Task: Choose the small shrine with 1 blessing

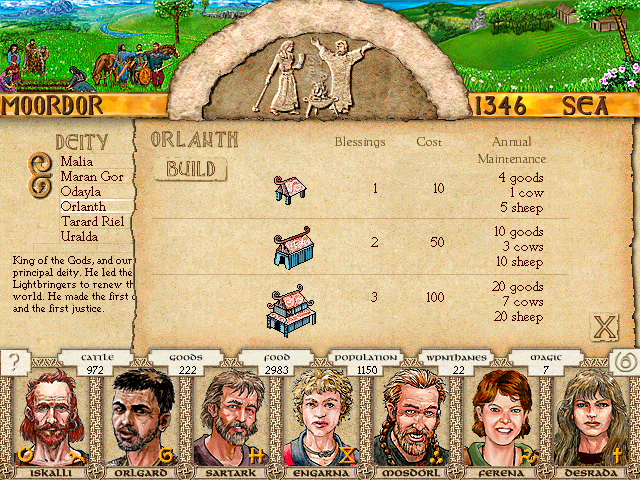Action: point(289,190)
